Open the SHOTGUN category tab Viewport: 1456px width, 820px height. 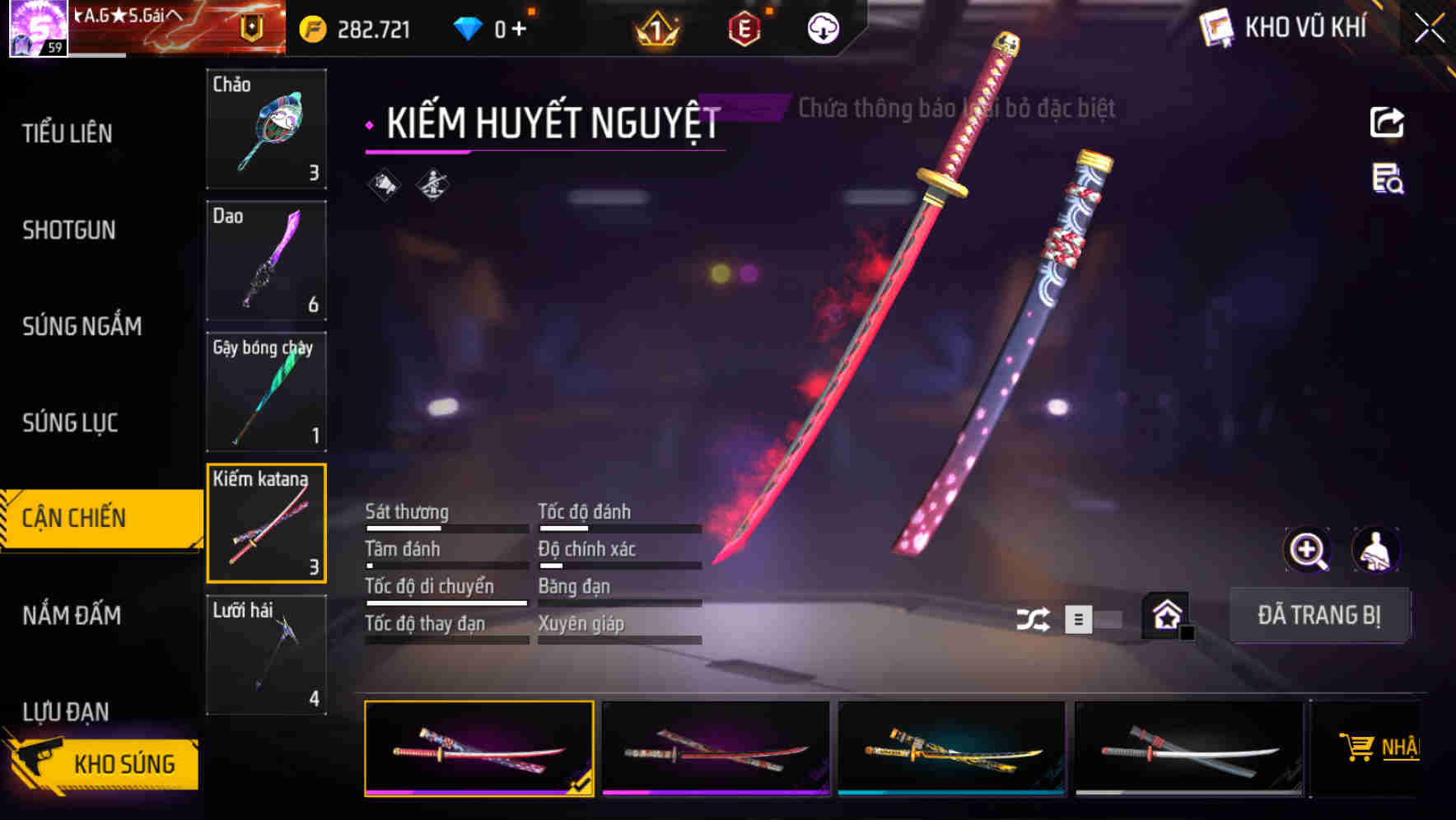pyautogui.click(x=69, y=231)
